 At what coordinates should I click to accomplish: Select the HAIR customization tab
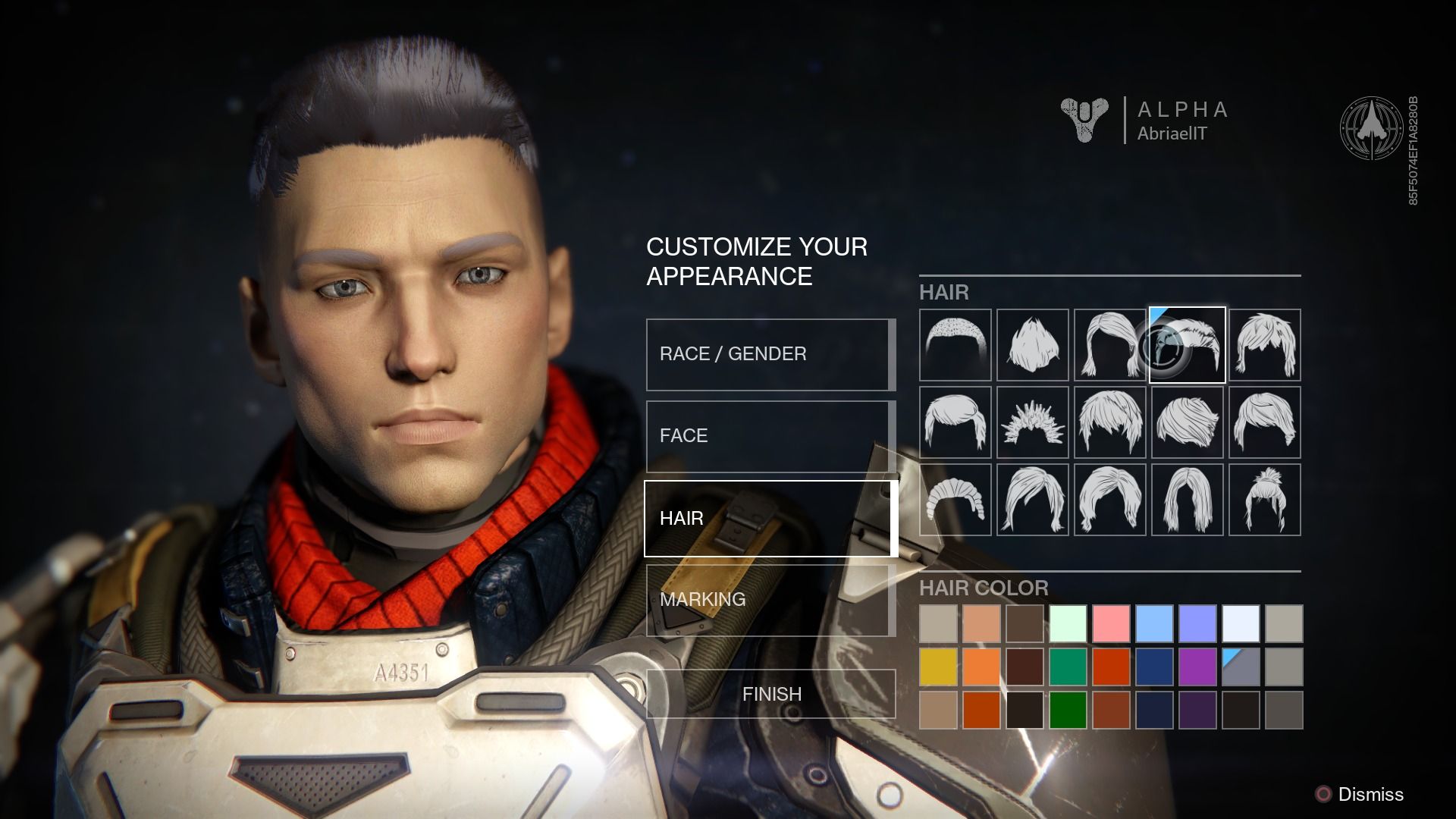(x=768, y=519)
